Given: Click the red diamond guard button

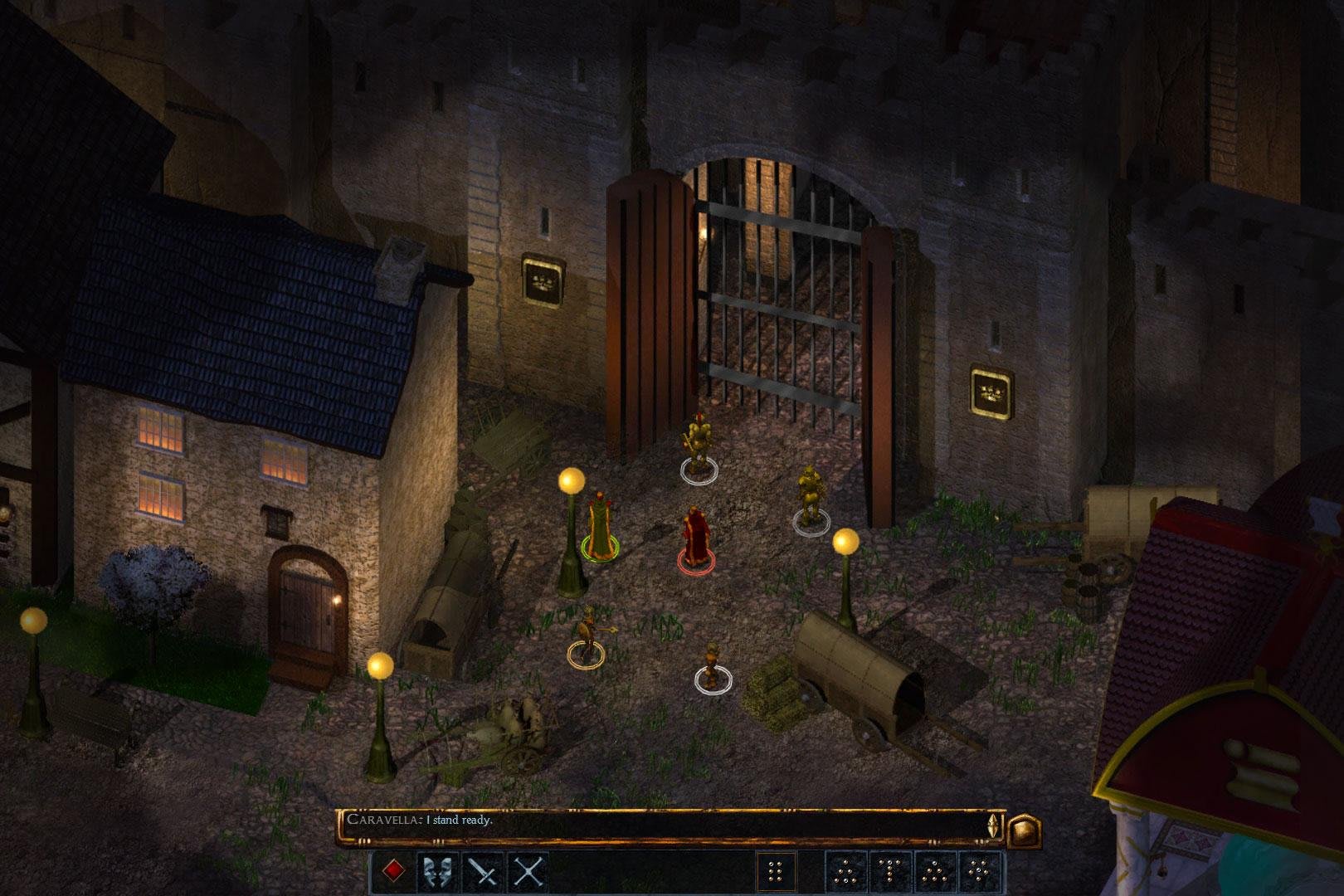Looking at the screenshot, I should pyautogui.click(x=393, y=872).
